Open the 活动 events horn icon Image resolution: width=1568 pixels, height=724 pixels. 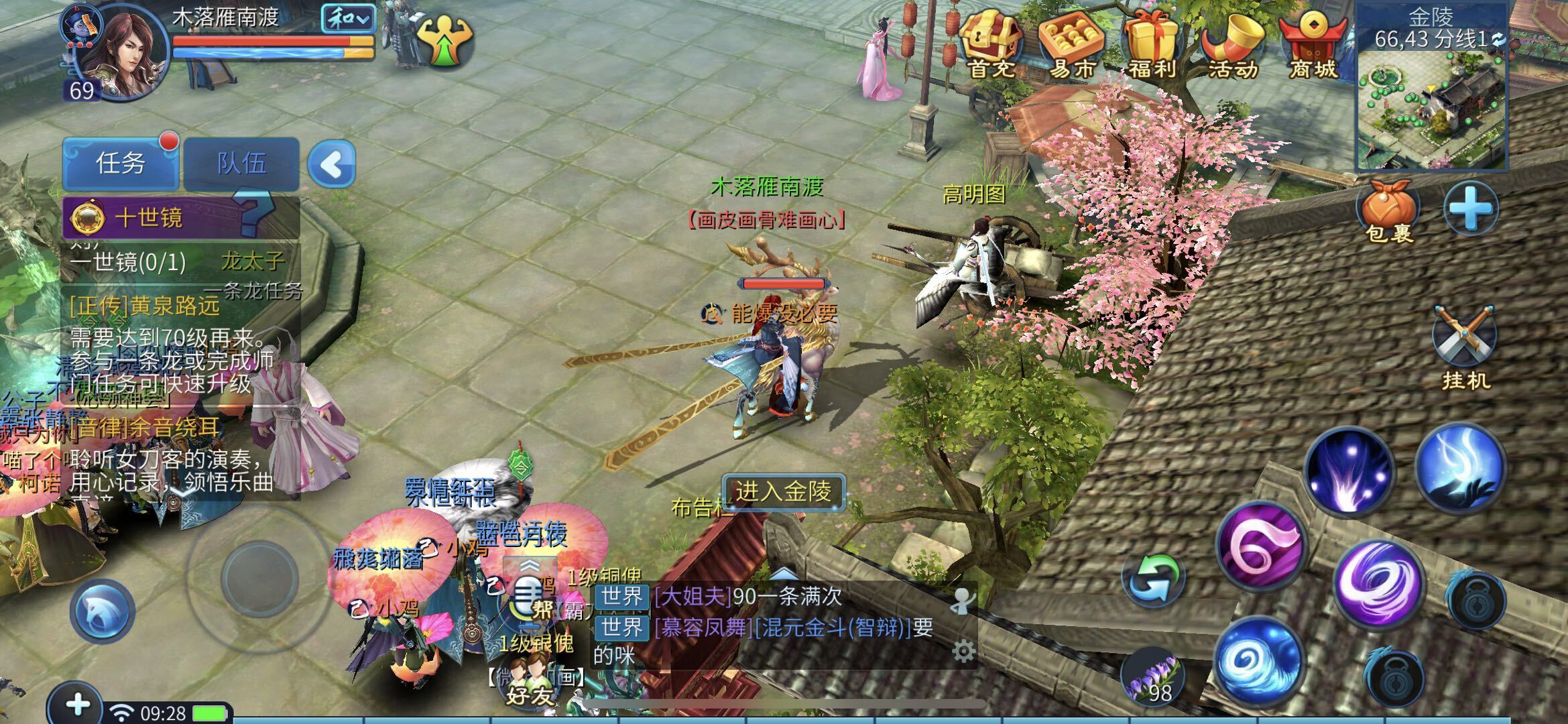1232,44
